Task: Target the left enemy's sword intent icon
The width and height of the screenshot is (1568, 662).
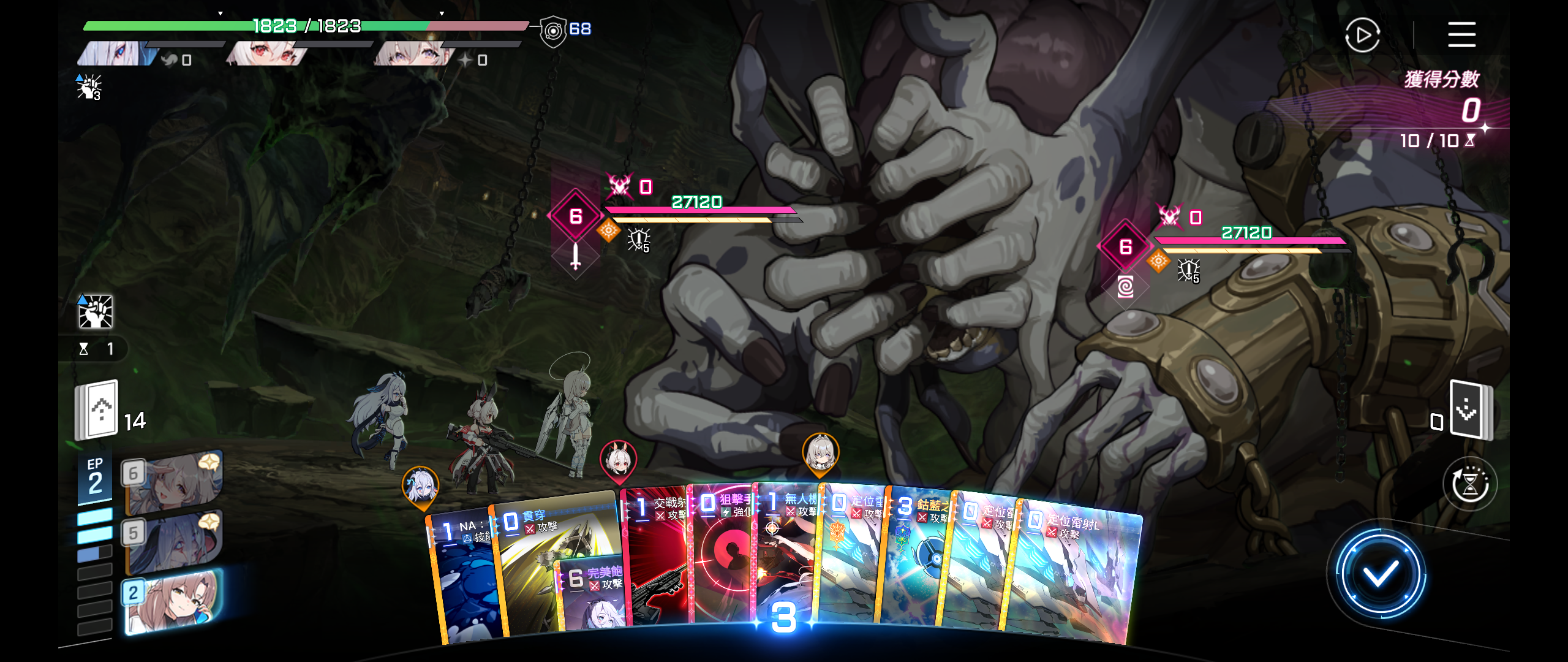Action: 575,256
